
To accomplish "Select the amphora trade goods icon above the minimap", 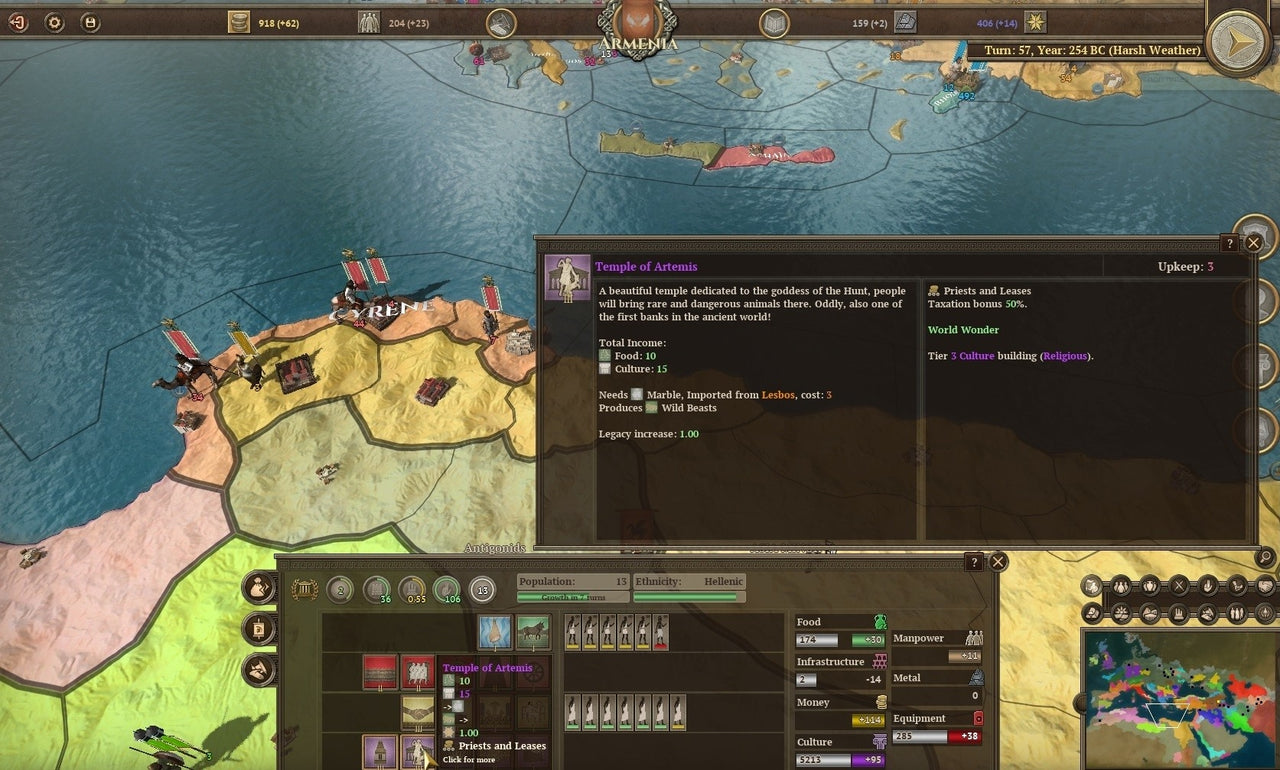I will tap(1150, 586).
